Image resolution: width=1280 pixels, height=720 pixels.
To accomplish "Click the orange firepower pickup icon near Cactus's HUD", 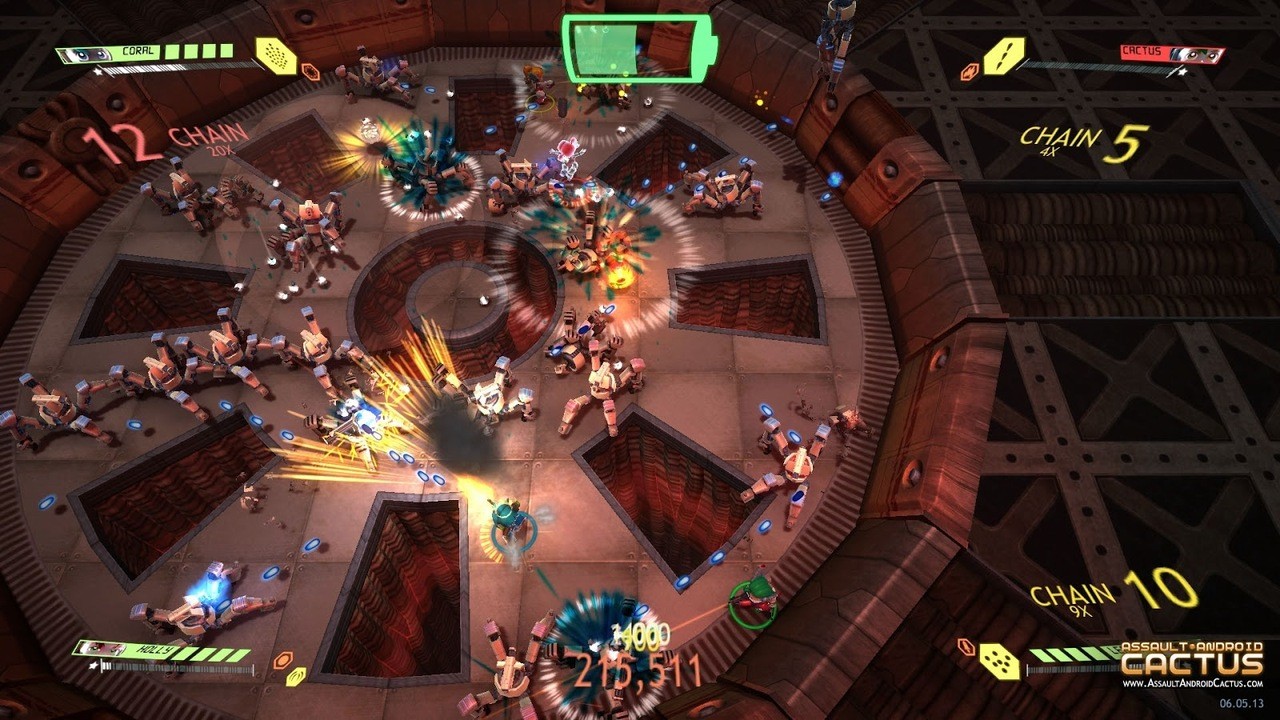I will 969,71.
